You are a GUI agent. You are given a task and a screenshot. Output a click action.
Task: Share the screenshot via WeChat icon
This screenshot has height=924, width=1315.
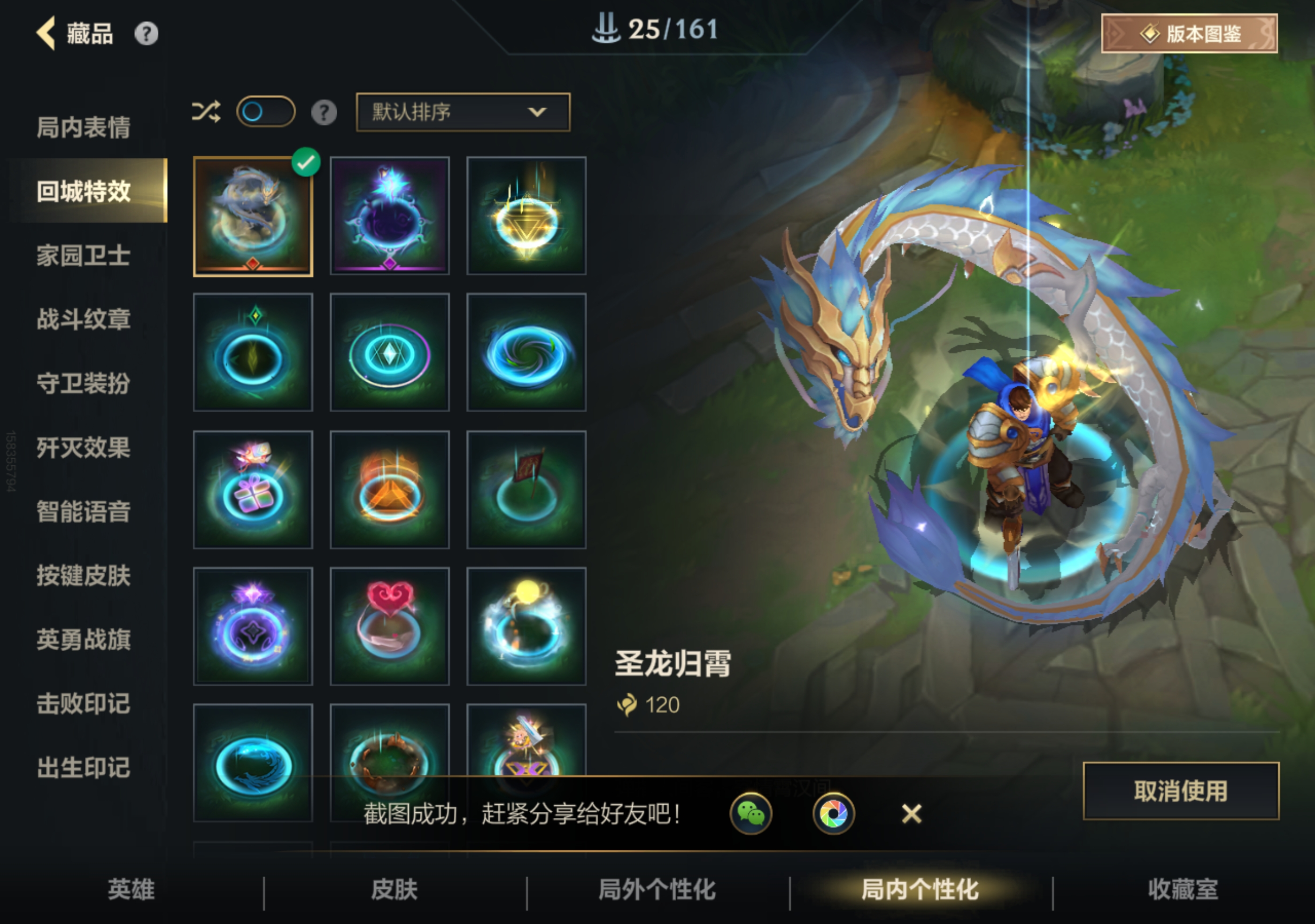[x=751, y=815]
